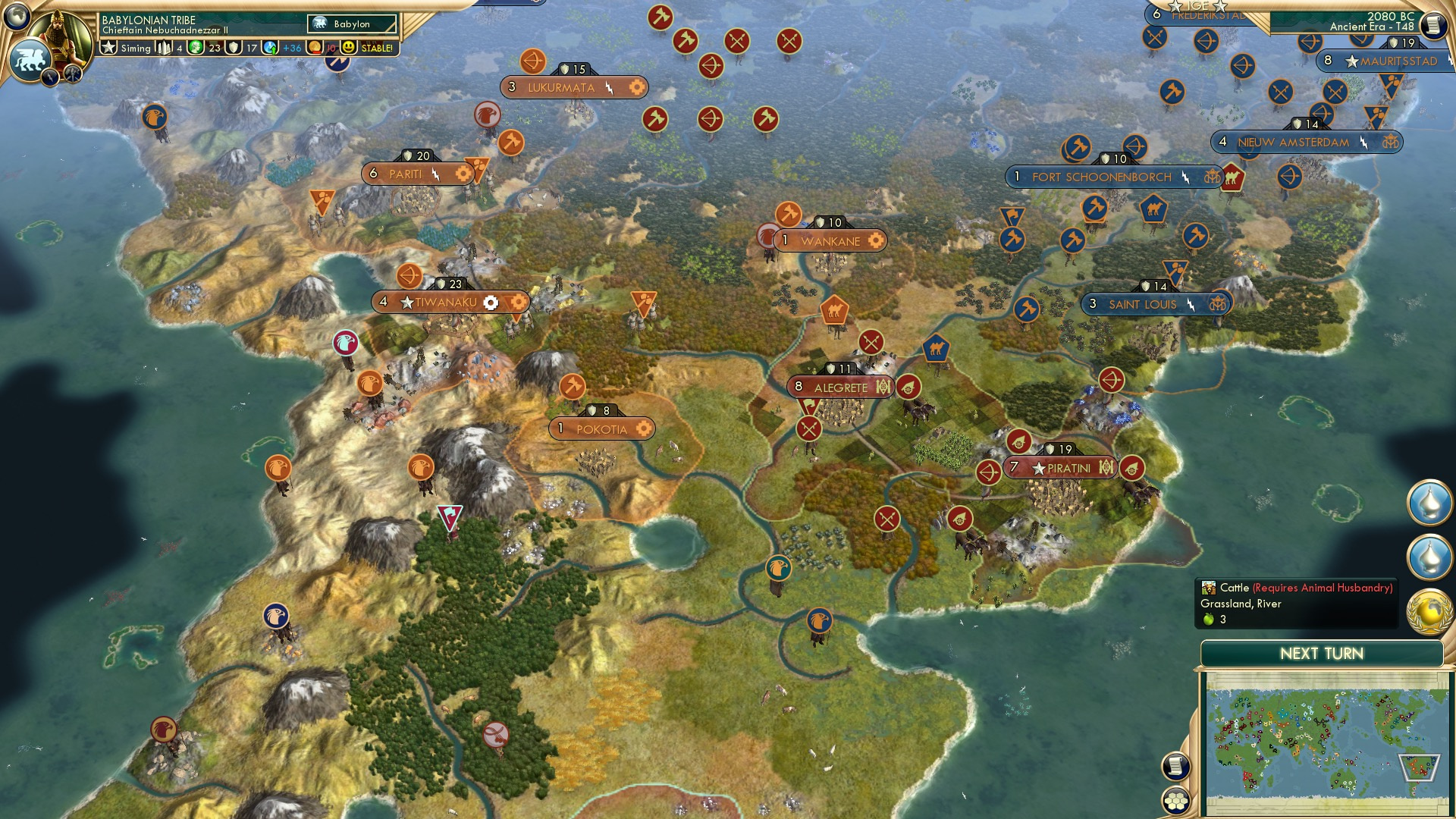Click the gold coin icon on the top bar
This screenshot has width=1456, height=819.
(315, 47)
